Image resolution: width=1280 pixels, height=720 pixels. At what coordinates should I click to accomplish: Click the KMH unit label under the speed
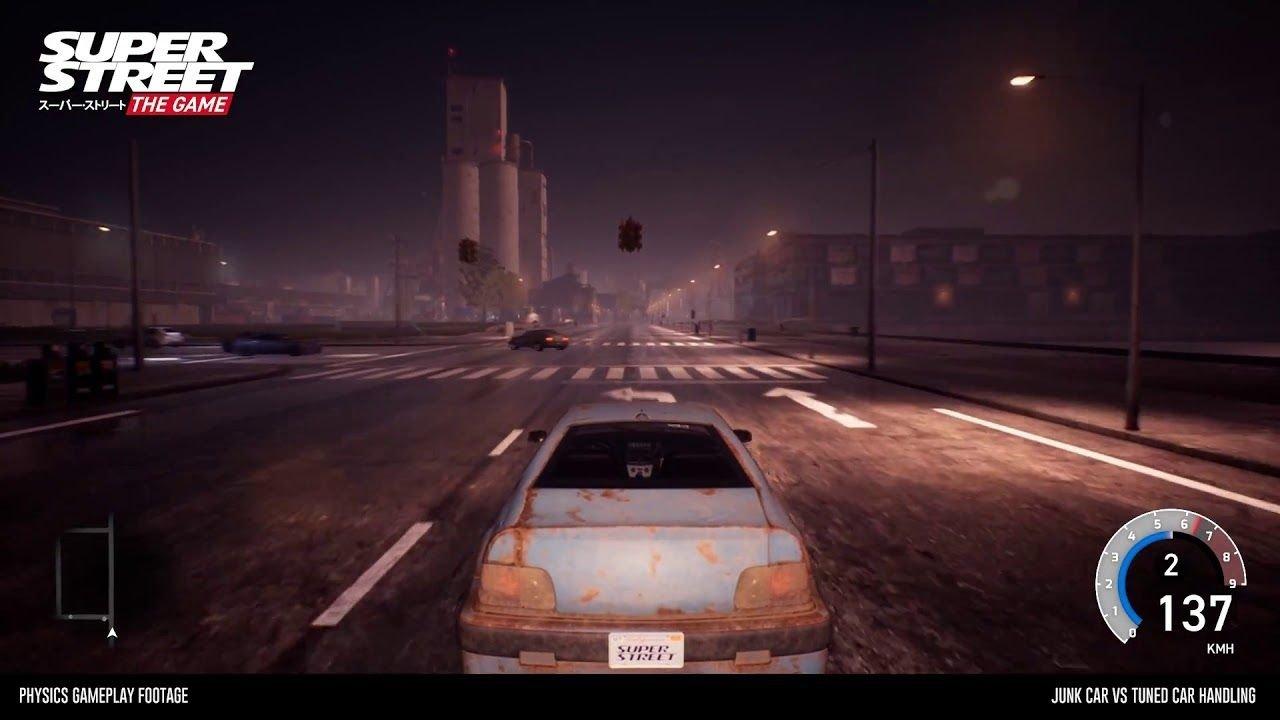click(x=1221, y=648)
